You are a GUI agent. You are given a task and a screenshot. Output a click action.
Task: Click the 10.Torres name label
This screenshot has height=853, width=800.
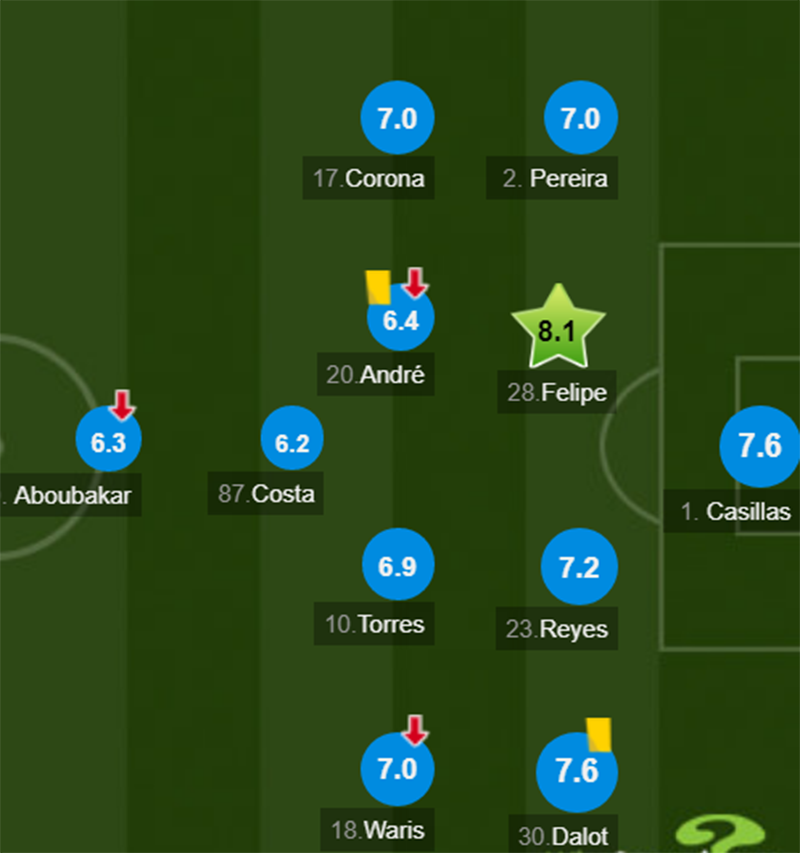click(375, 625)
